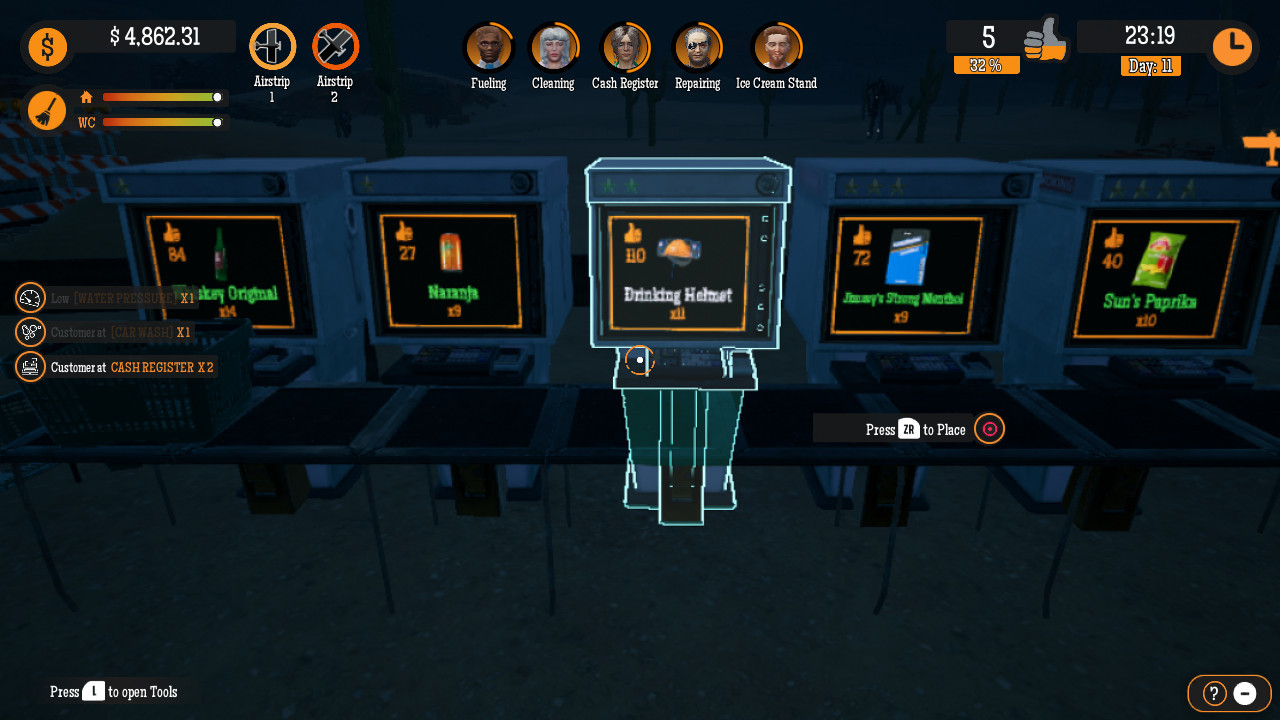Click the Repairing employee portrait
1280x720 pixels.
click(697, 45)
